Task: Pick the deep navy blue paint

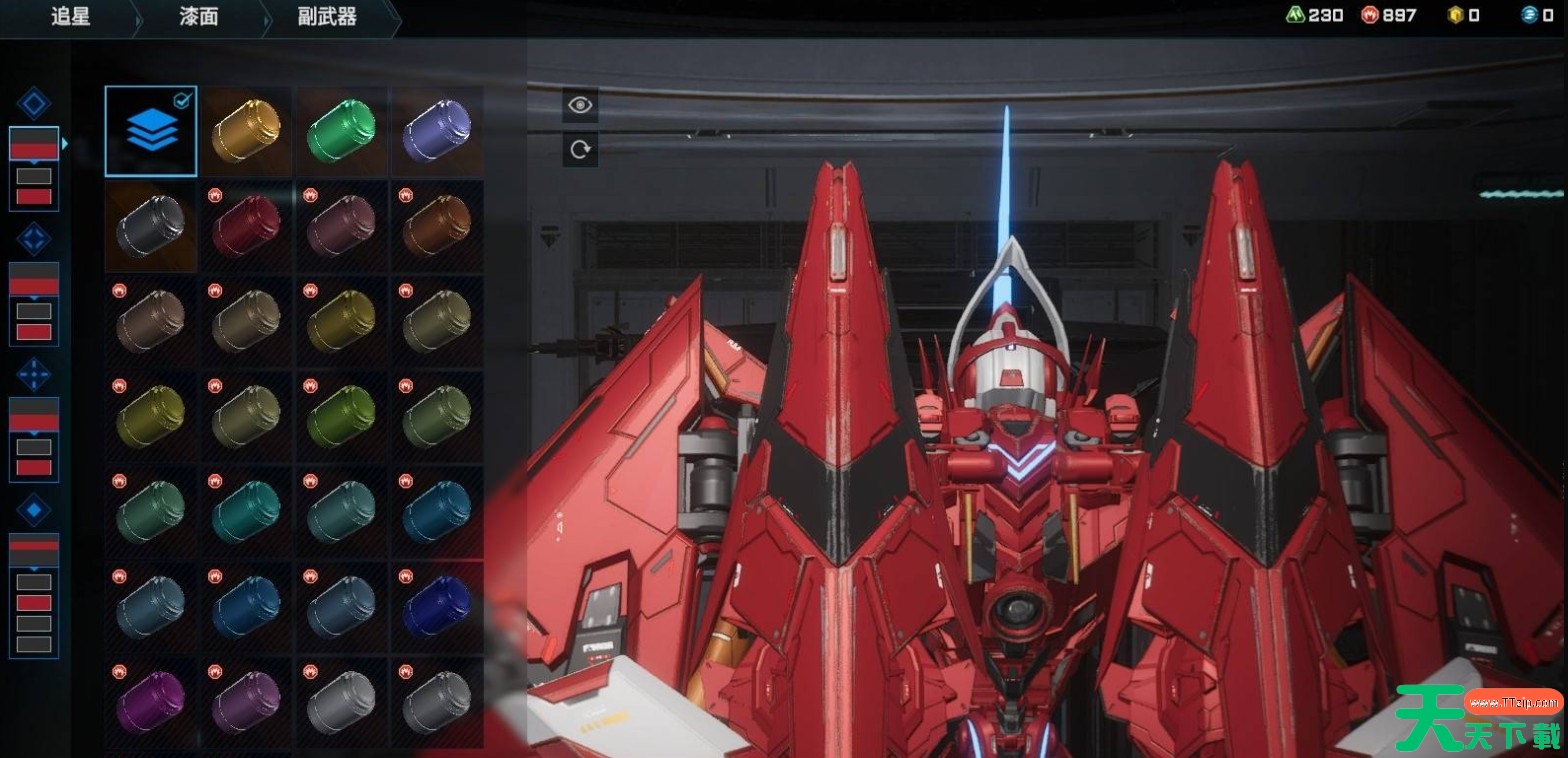Action: tap(437, 607)
